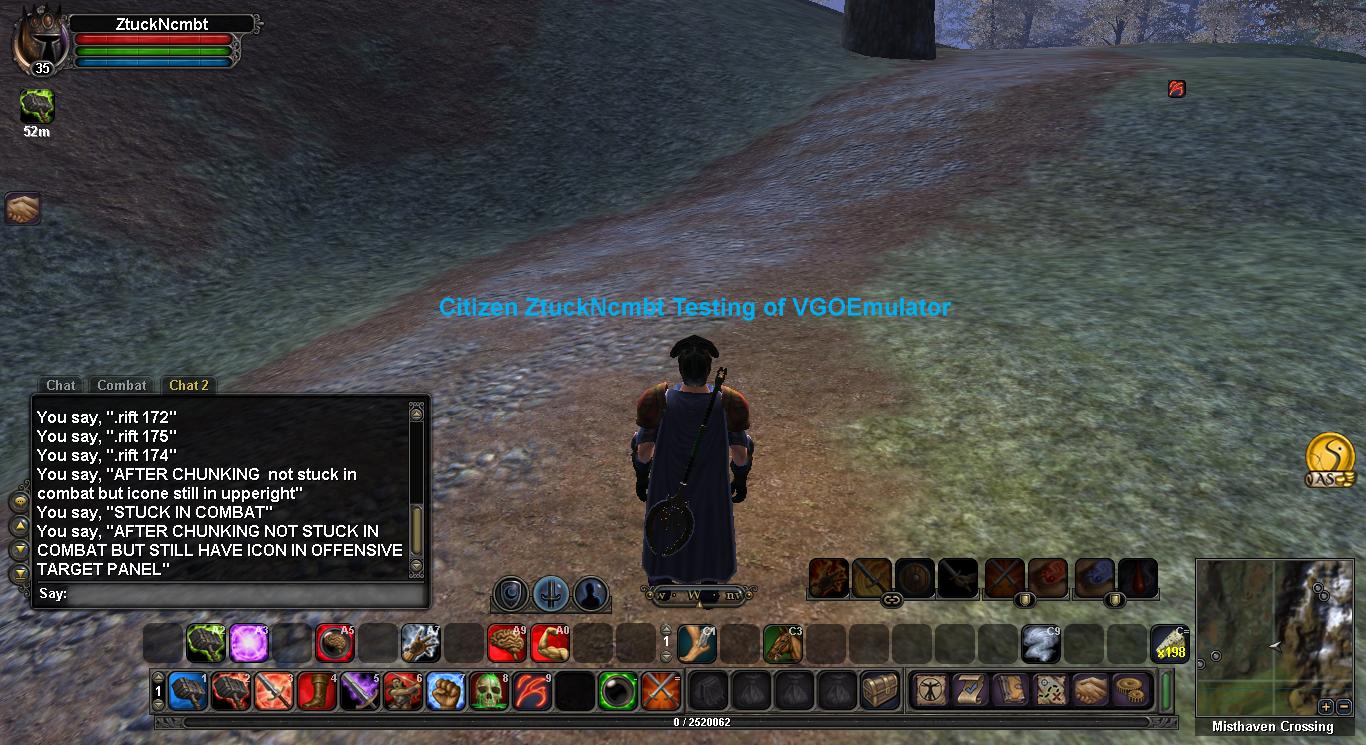Open the character sheet Vitruvian icon
Viewport: 1366px width, 745px height.
tap(931, 690)
